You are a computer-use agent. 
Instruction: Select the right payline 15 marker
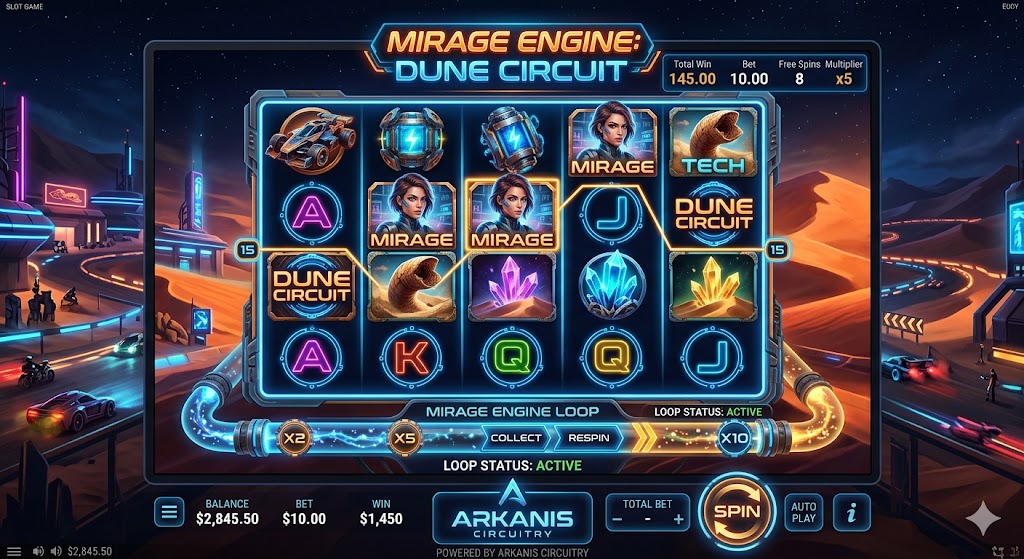(x=778, y=250)
